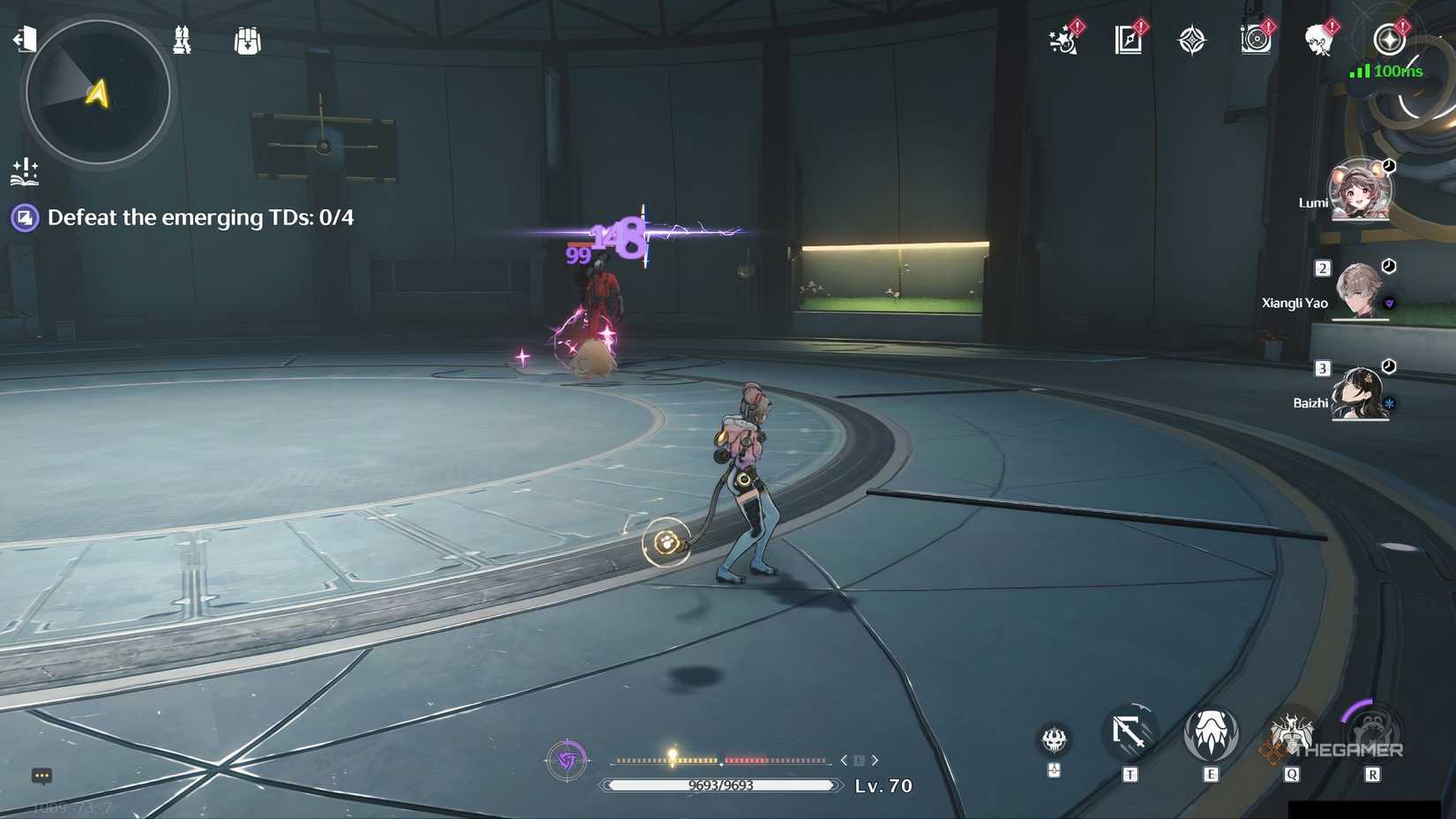1456x819 pixels.
Task: Open the backpack inventory
Action: 247,40
